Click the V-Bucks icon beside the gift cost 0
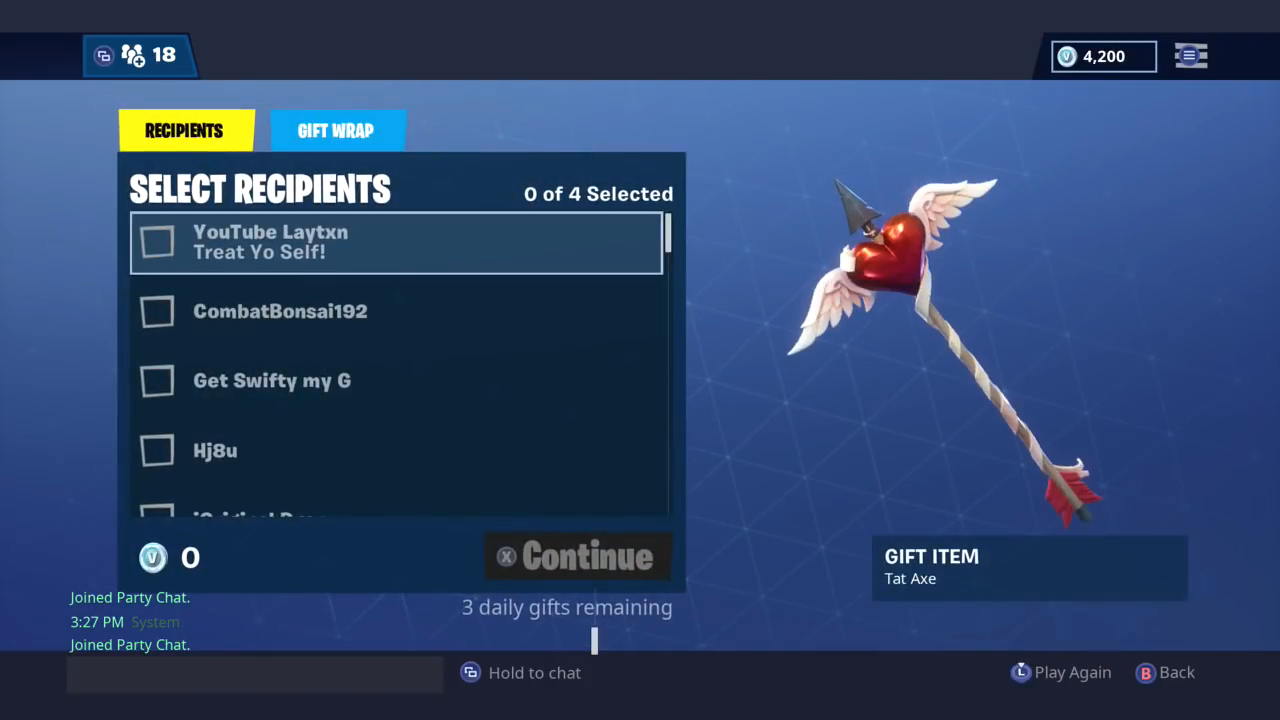1280x720 pixels. pyautogui.click(x=152, y=557)
